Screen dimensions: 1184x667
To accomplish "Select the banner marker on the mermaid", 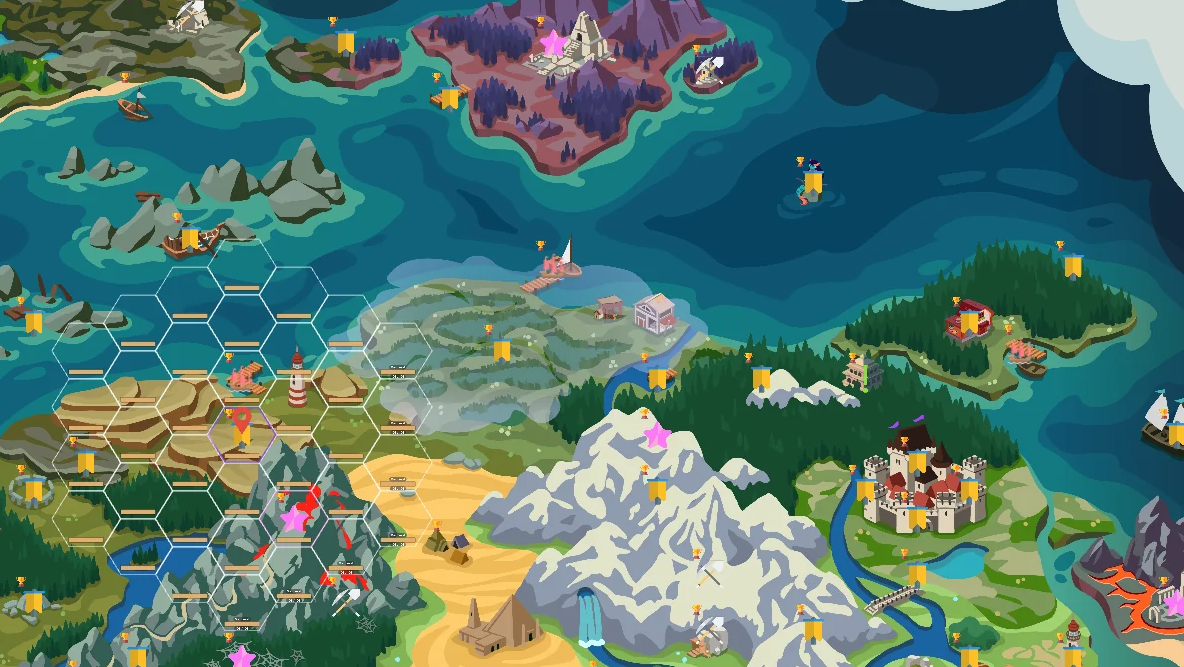I will pos(813,183).
